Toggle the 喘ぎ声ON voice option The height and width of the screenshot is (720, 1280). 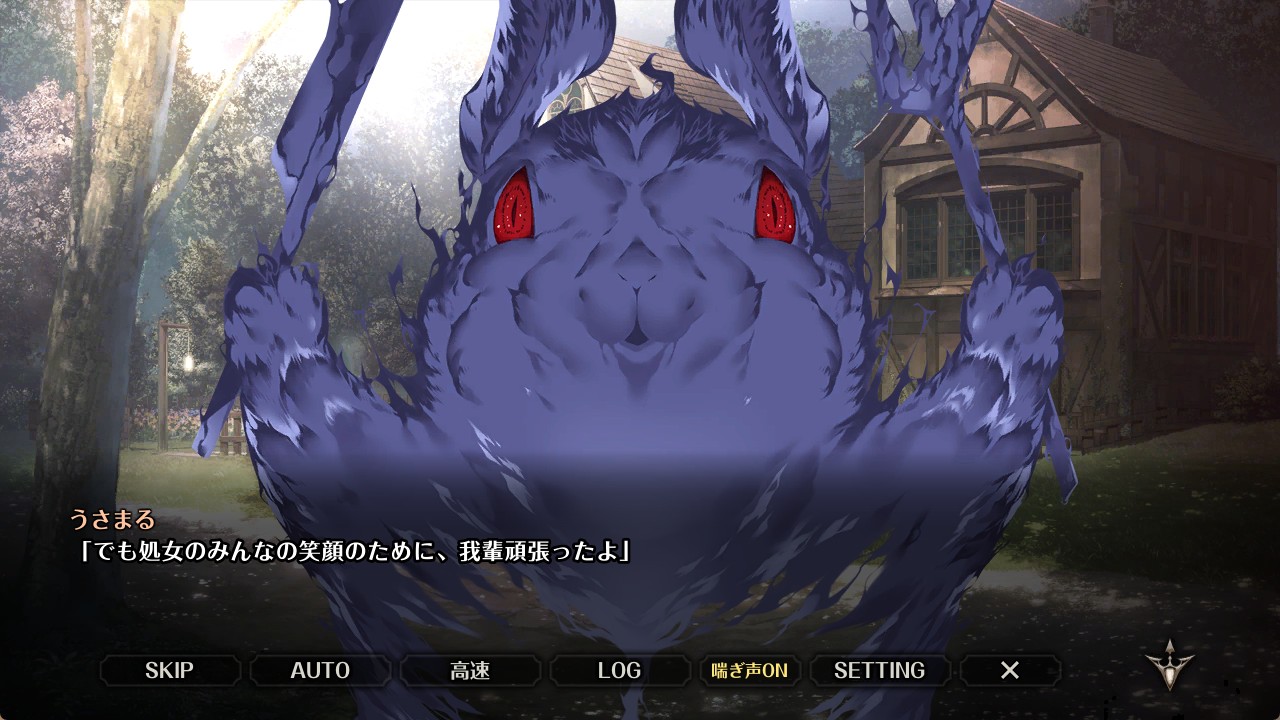point(750,670)
